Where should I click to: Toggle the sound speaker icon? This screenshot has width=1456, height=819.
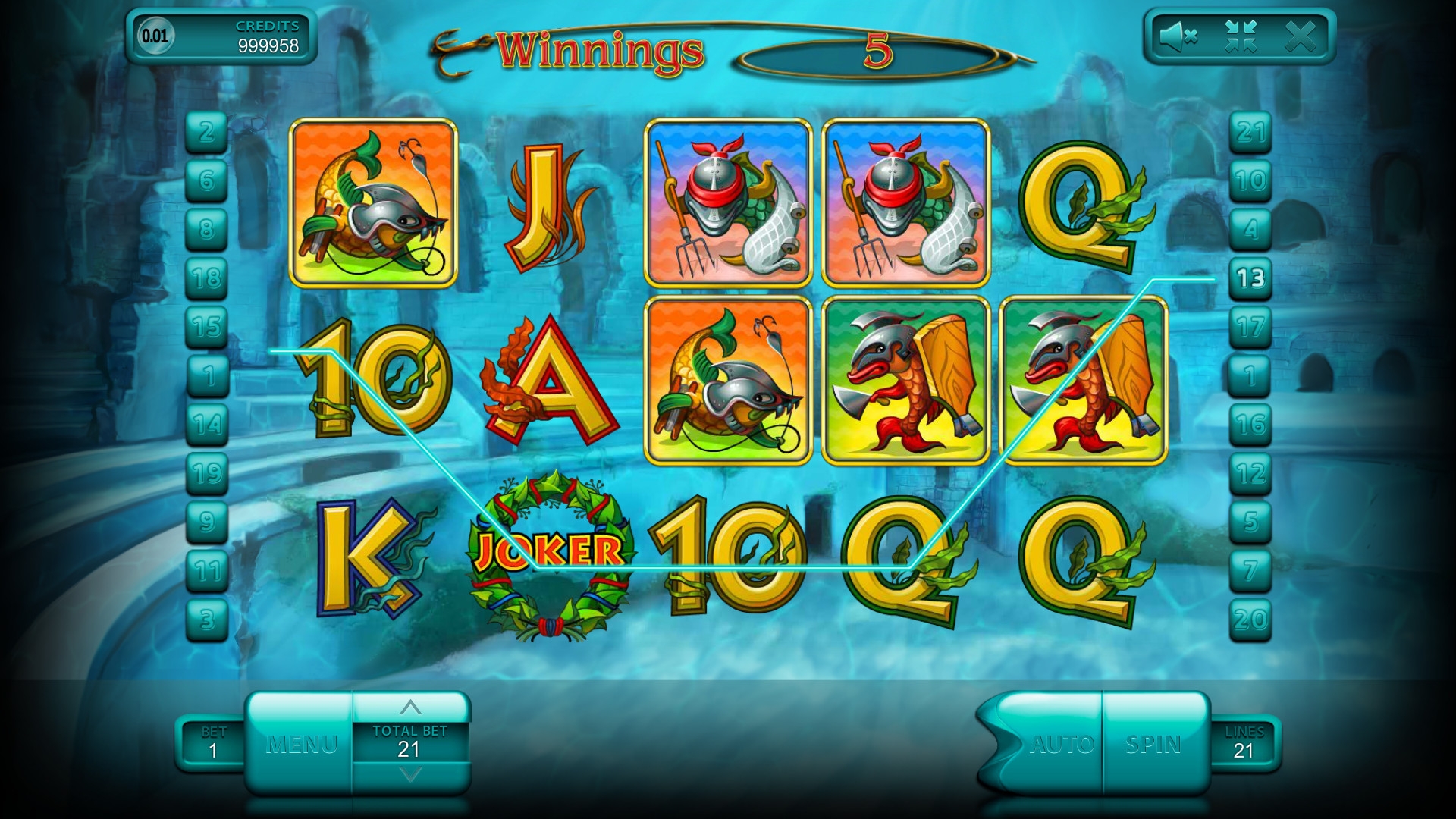coord(1178,36)
